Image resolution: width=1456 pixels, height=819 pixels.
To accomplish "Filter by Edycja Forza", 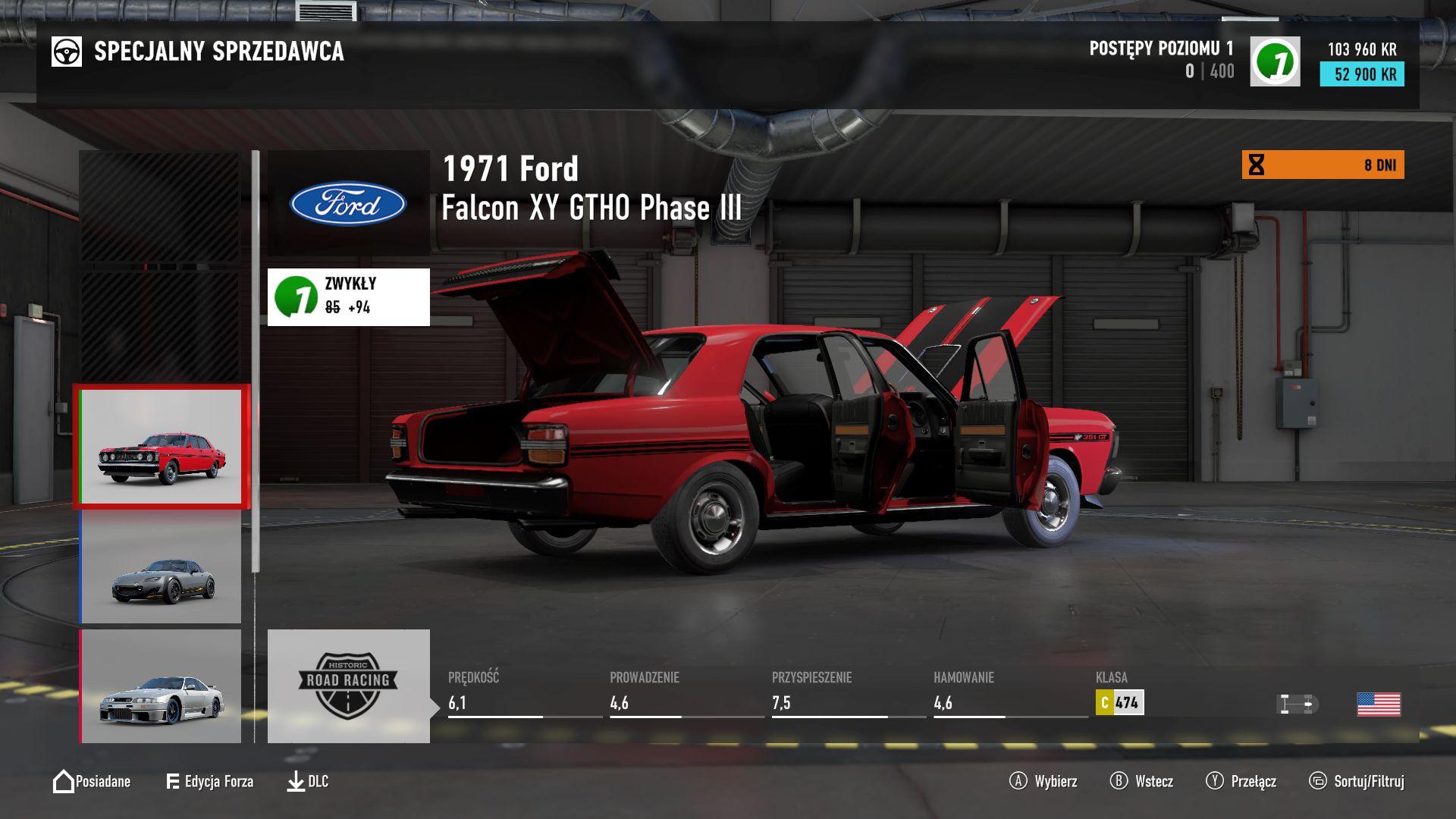I will pyautogui.click(x=209, y=782).
